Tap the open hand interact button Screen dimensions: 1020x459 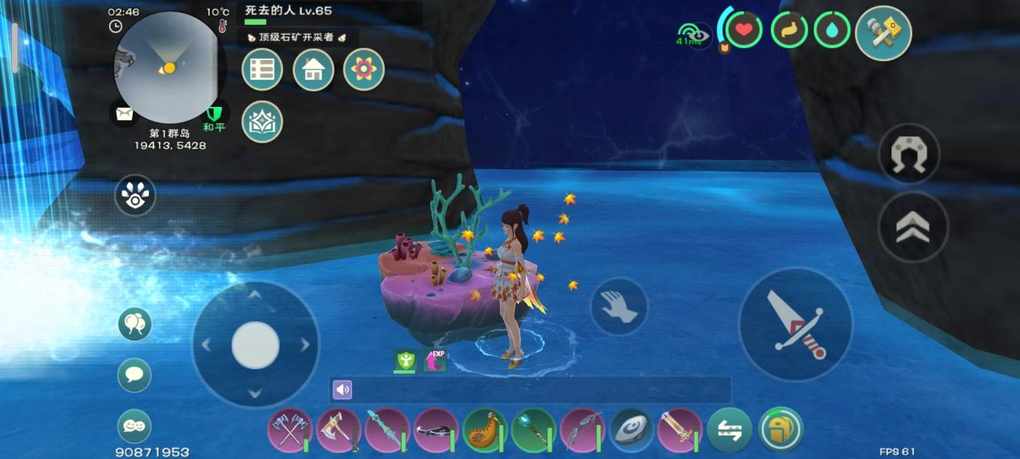pos(619,306)
